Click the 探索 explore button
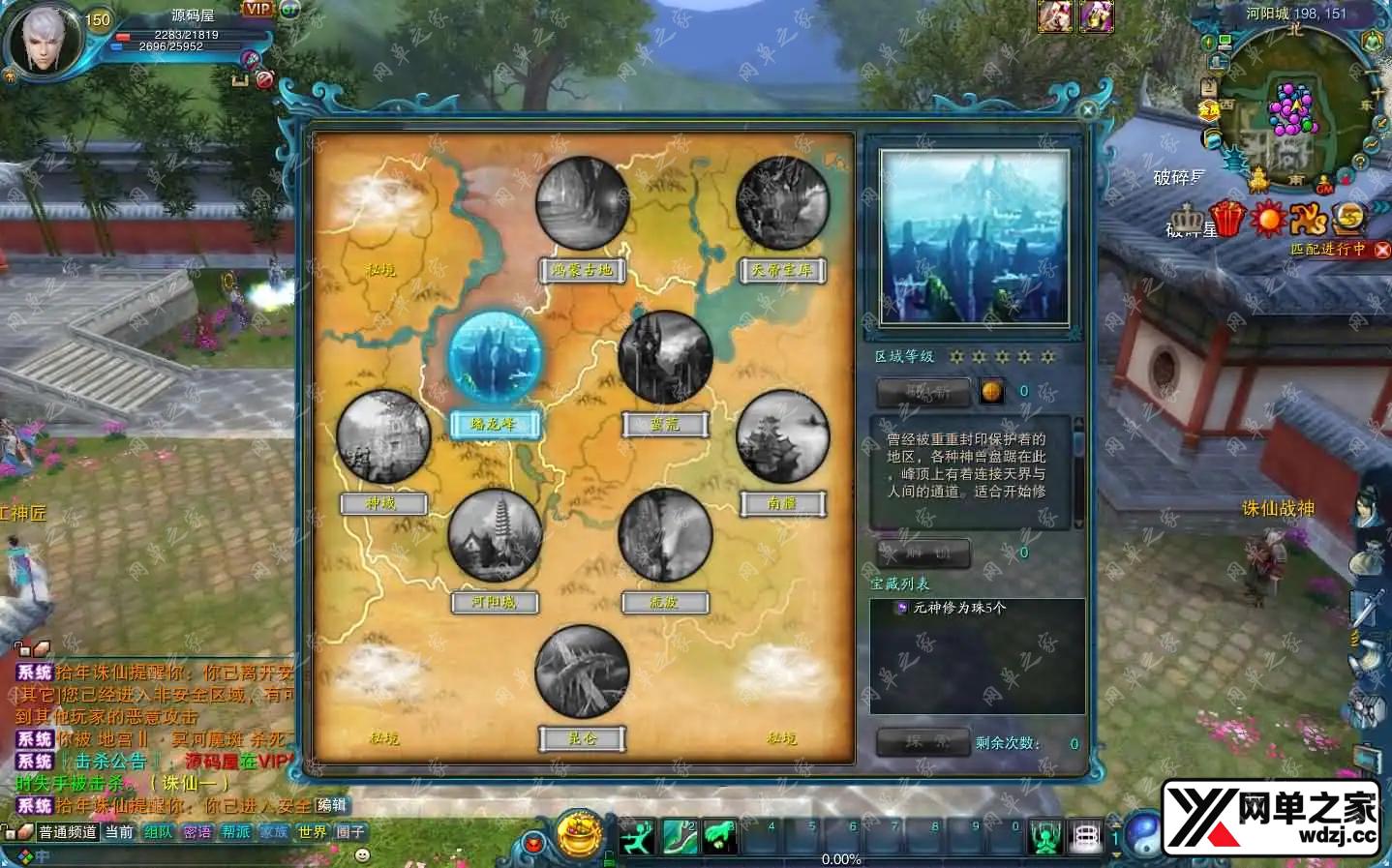 [923, 742]
